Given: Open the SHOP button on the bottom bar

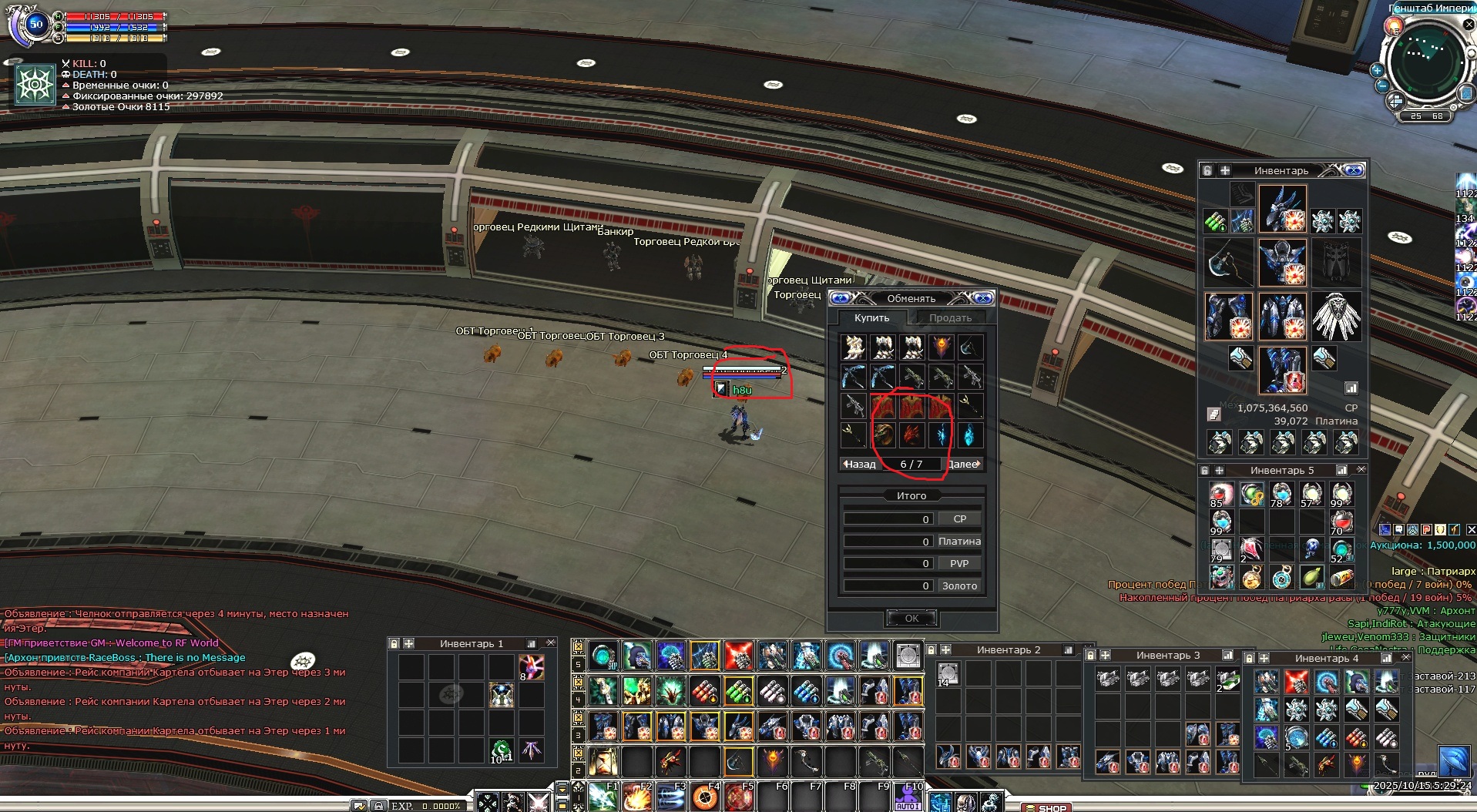Looking at the screenshot, I should (x=1046, y=807).
